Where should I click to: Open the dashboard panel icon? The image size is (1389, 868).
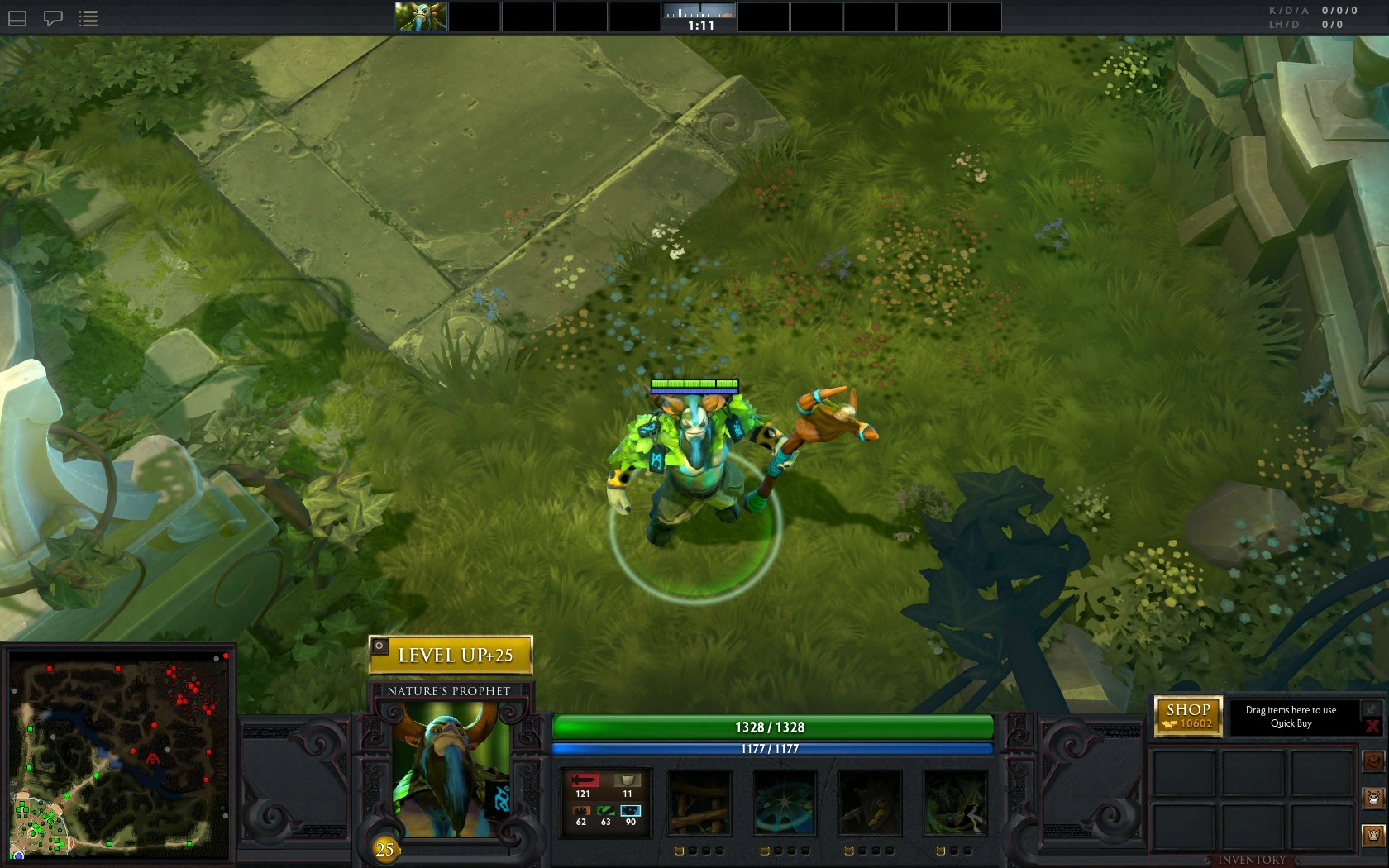point(17,18)
